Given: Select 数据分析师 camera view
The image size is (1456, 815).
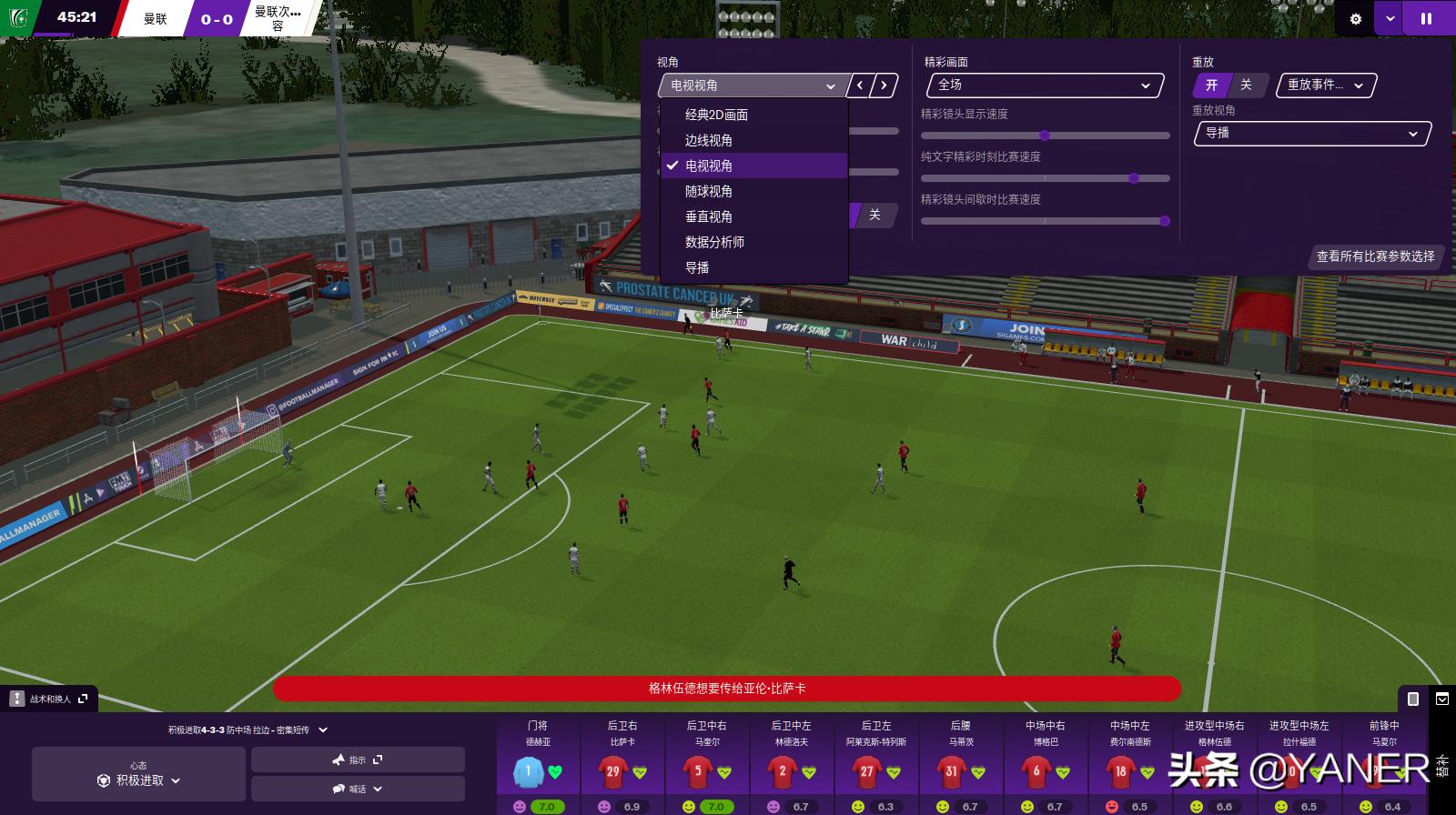Looking at the screenshot, I should tap(714, 242).
